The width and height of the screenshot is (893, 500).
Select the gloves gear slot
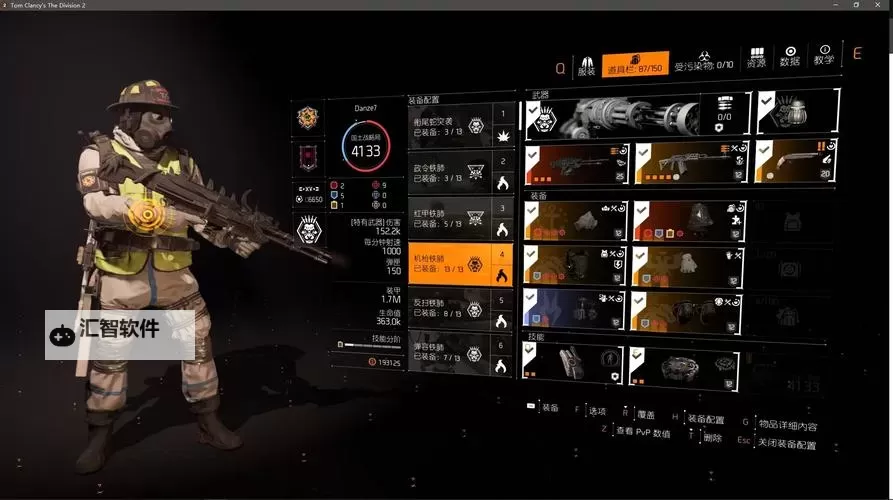pyautogui.click(x=684, y=267)
